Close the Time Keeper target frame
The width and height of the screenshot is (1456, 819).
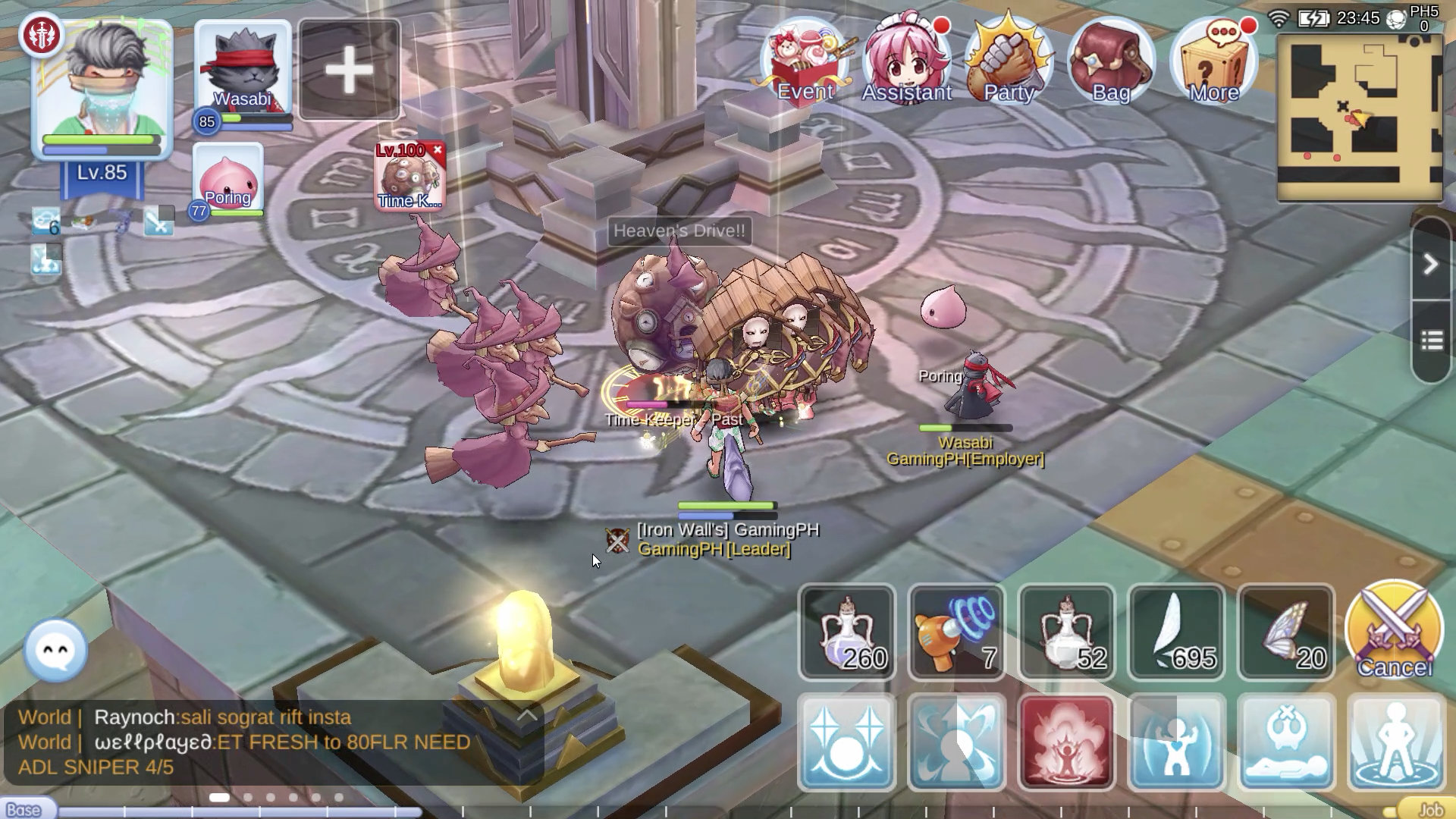pyautogui.click(x=438, y=150)
